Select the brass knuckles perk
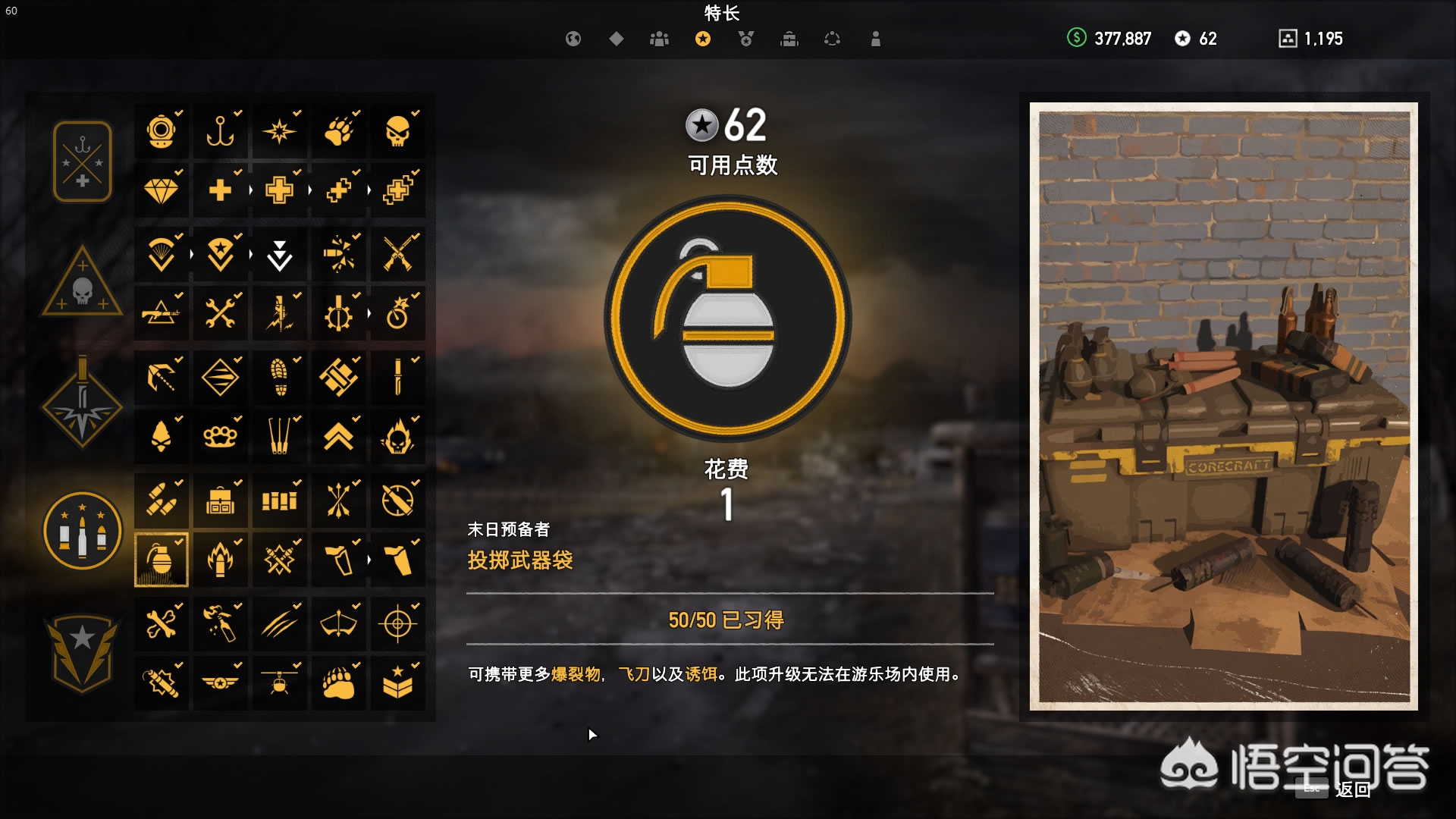Screen dimensions: 1456x819 tap(221, 436)
